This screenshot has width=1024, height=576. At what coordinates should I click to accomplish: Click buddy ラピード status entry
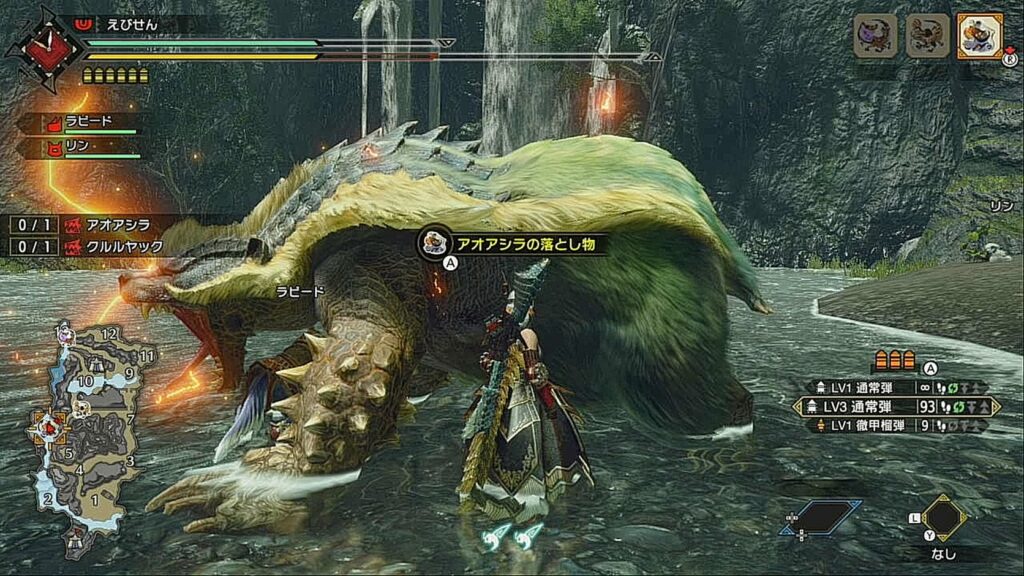tap(88, 123)
